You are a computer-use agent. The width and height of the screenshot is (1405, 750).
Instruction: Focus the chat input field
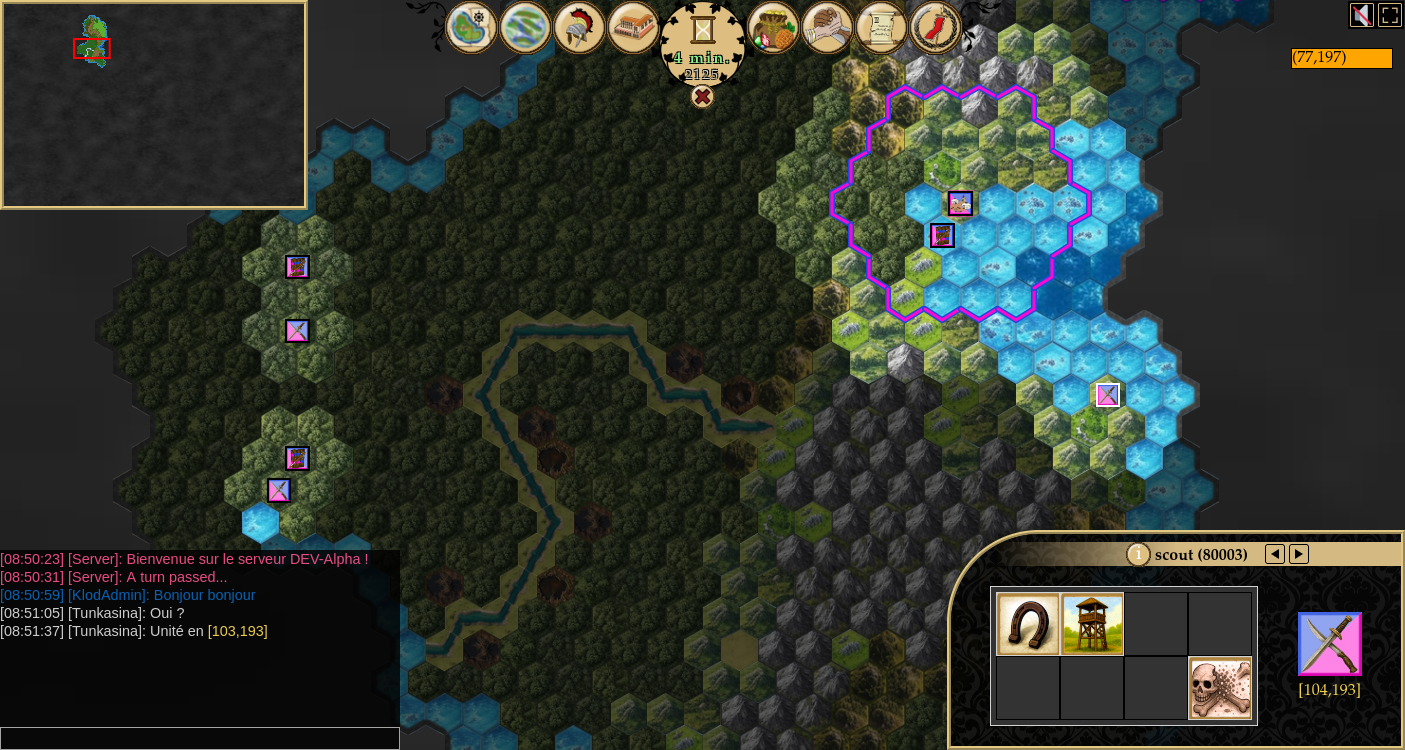click(200, 738)
